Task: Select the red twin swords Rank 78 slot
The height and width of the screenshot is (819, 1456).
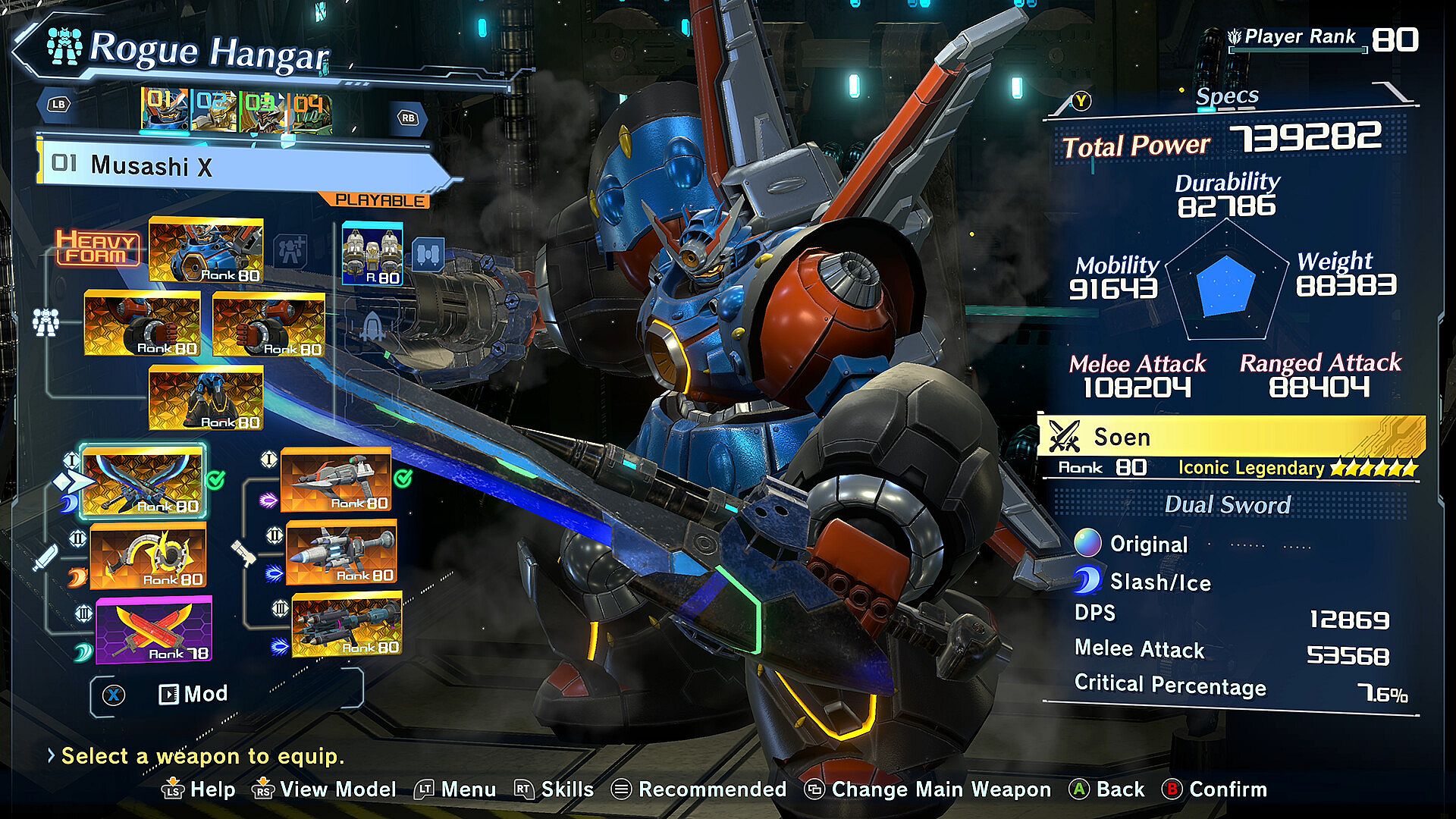Action: 154,629
